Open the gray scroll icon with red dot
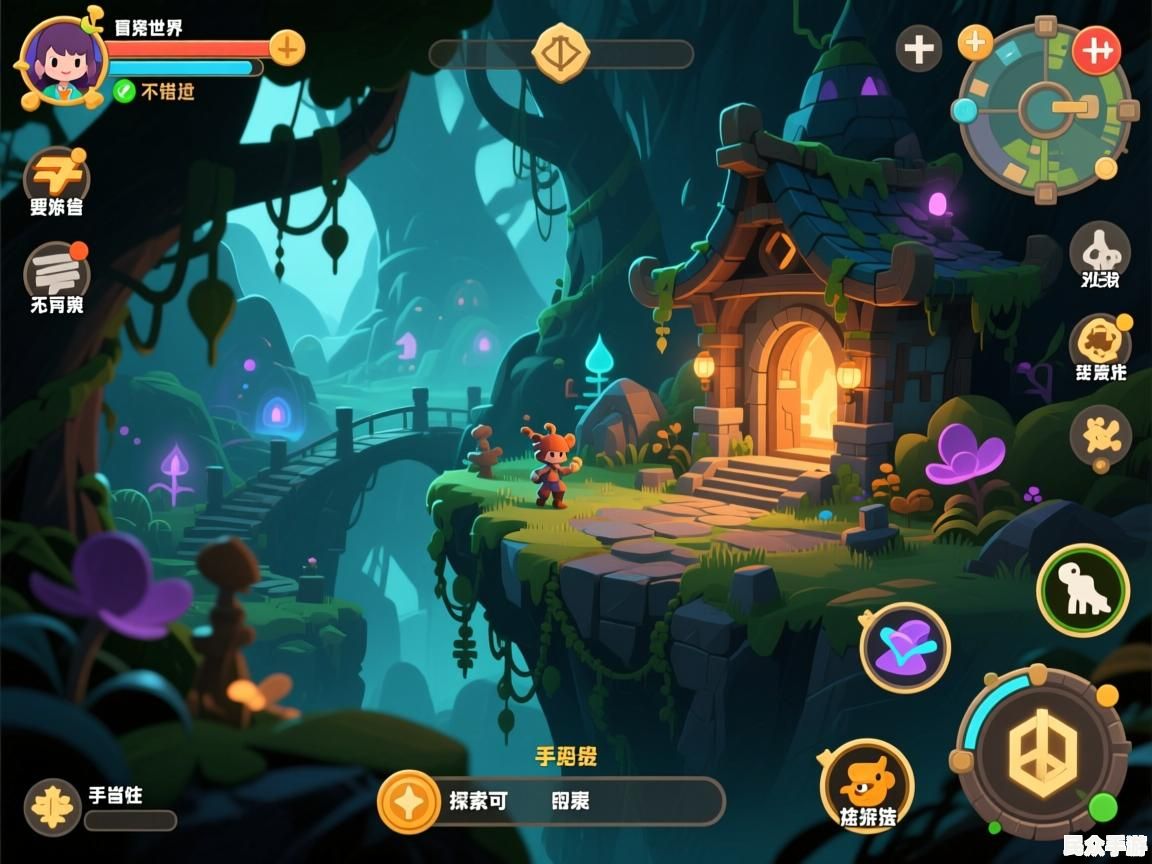 coord(56,272)
